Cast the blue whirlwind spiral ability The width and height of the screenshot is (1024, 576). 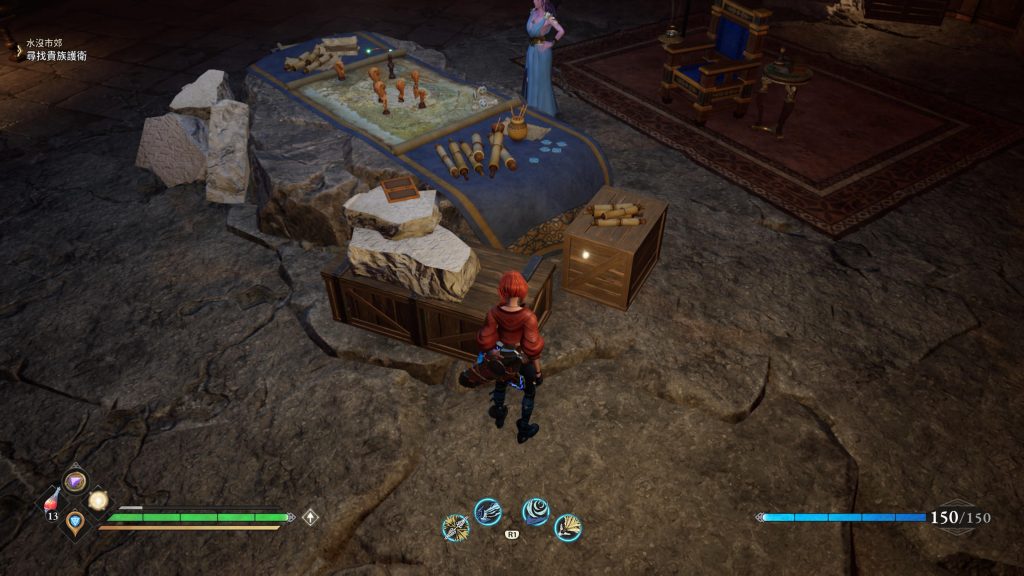[x=535, y=512]
